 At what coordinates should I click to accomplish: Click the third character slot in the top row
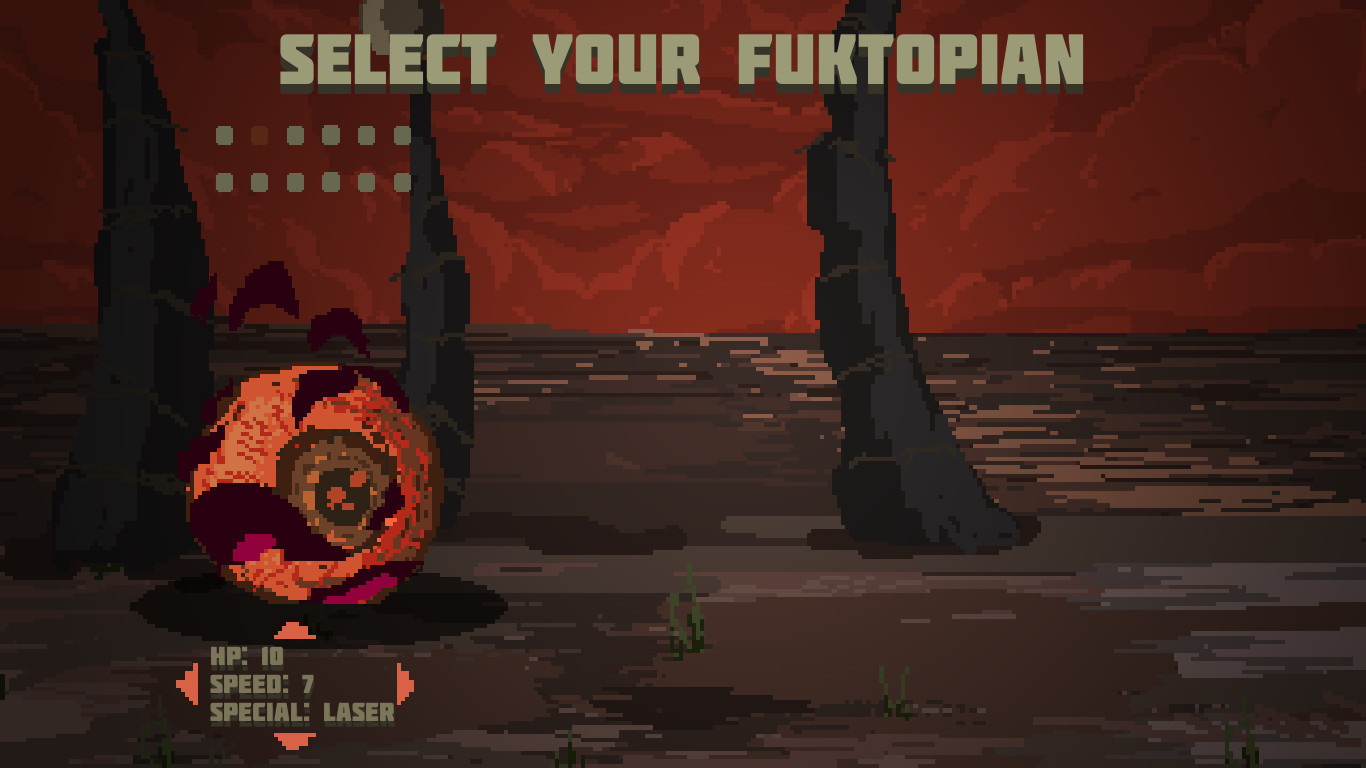tap(295, 134)
